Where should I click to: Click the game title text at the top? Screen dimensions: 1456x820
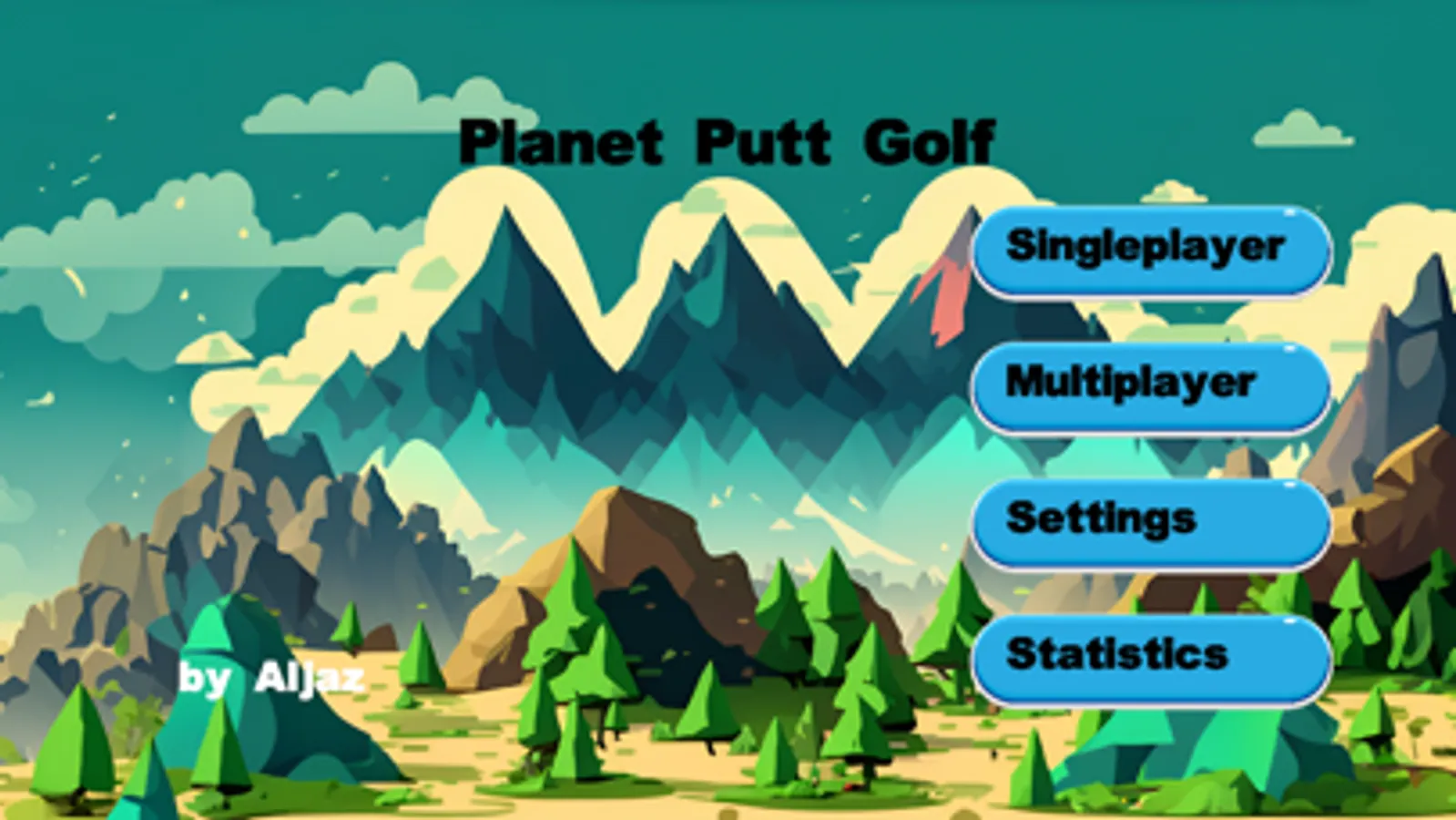[x=727, y=141]
